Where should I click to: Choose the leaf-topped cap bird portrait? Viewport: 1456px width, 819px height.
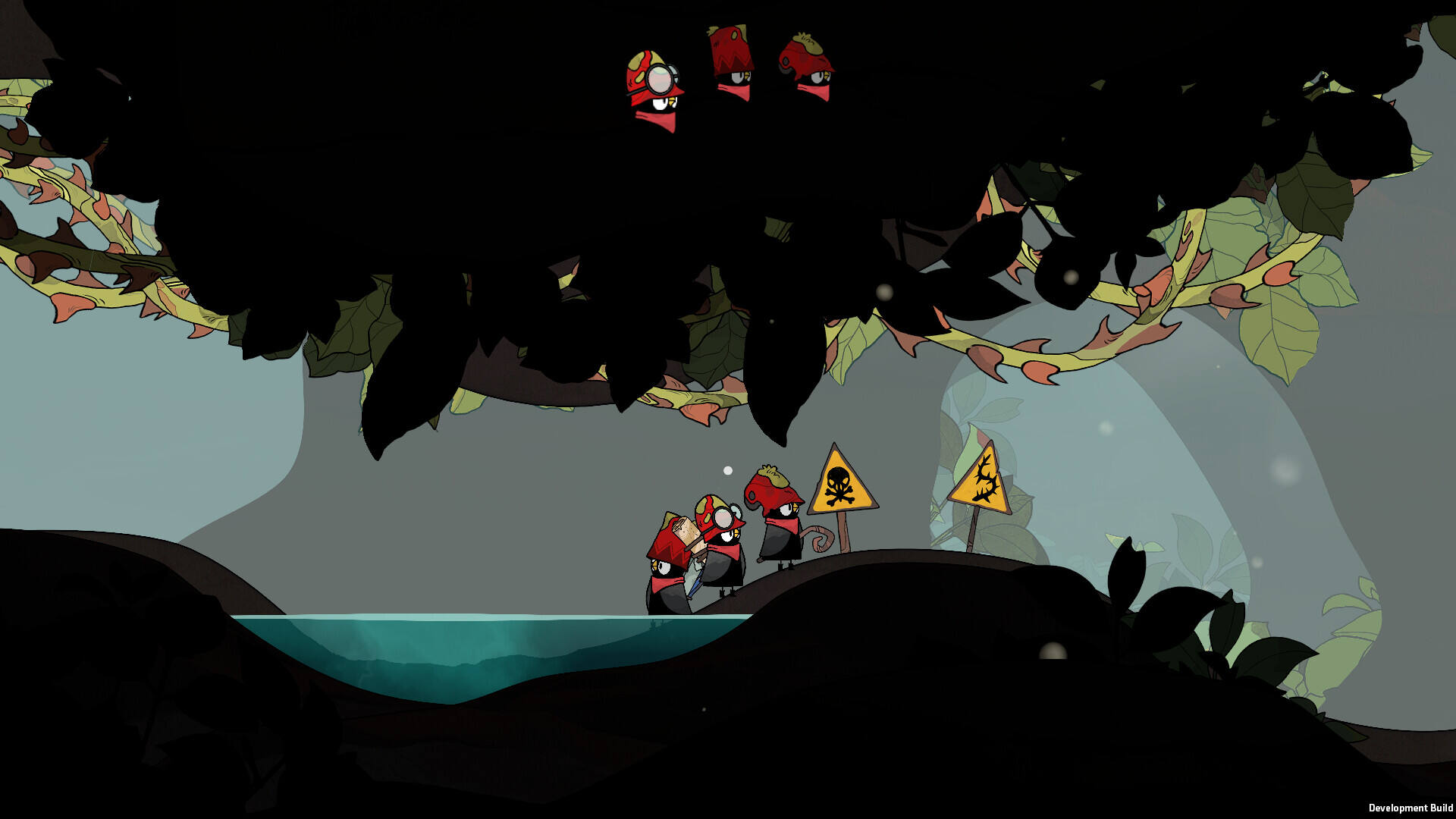(807, 67)
